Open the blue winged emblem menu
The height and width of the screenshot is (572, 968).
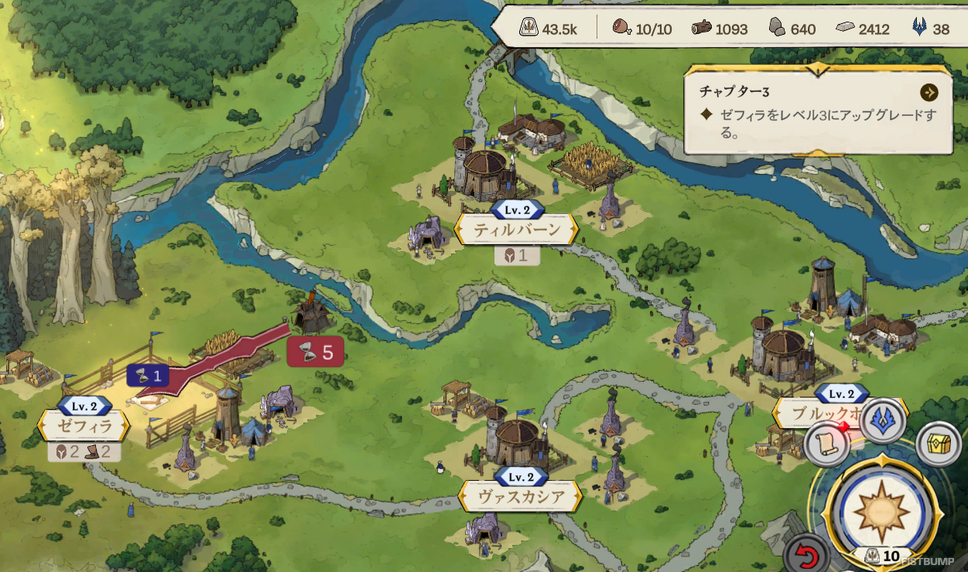882,421
